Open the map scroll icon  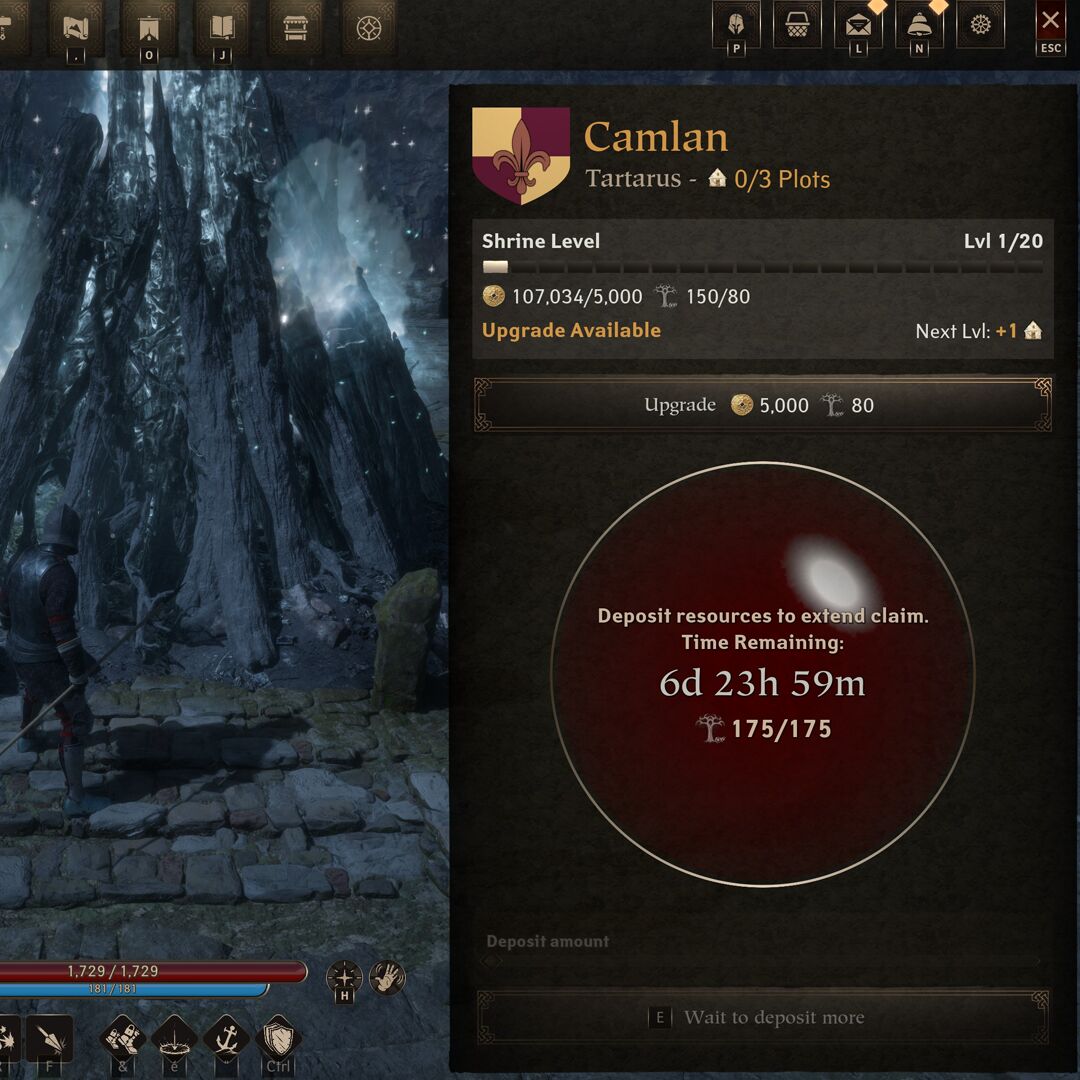(76, 26)
